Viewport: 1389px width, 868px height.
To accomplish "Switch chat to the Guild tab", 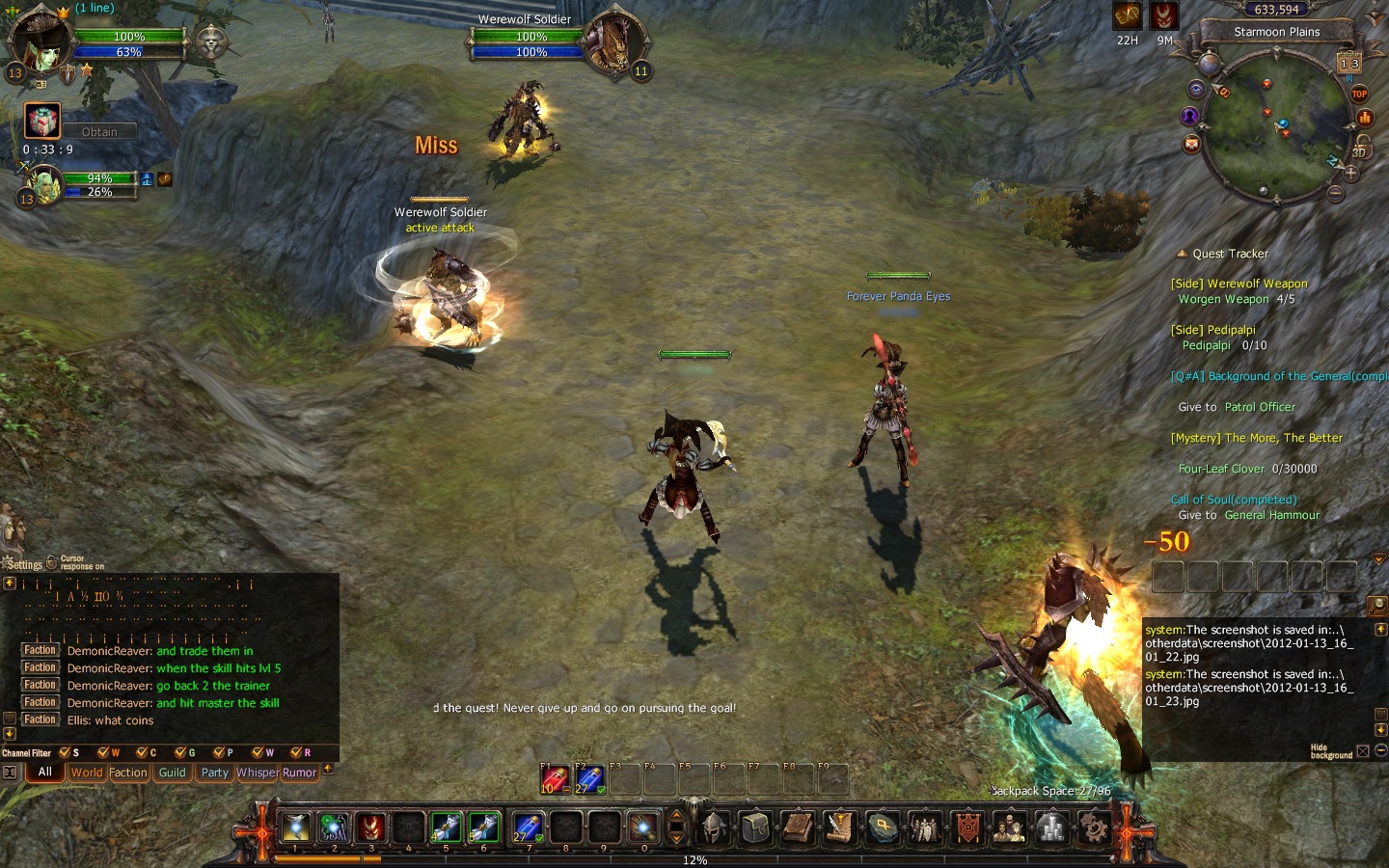I will [173, 773].
